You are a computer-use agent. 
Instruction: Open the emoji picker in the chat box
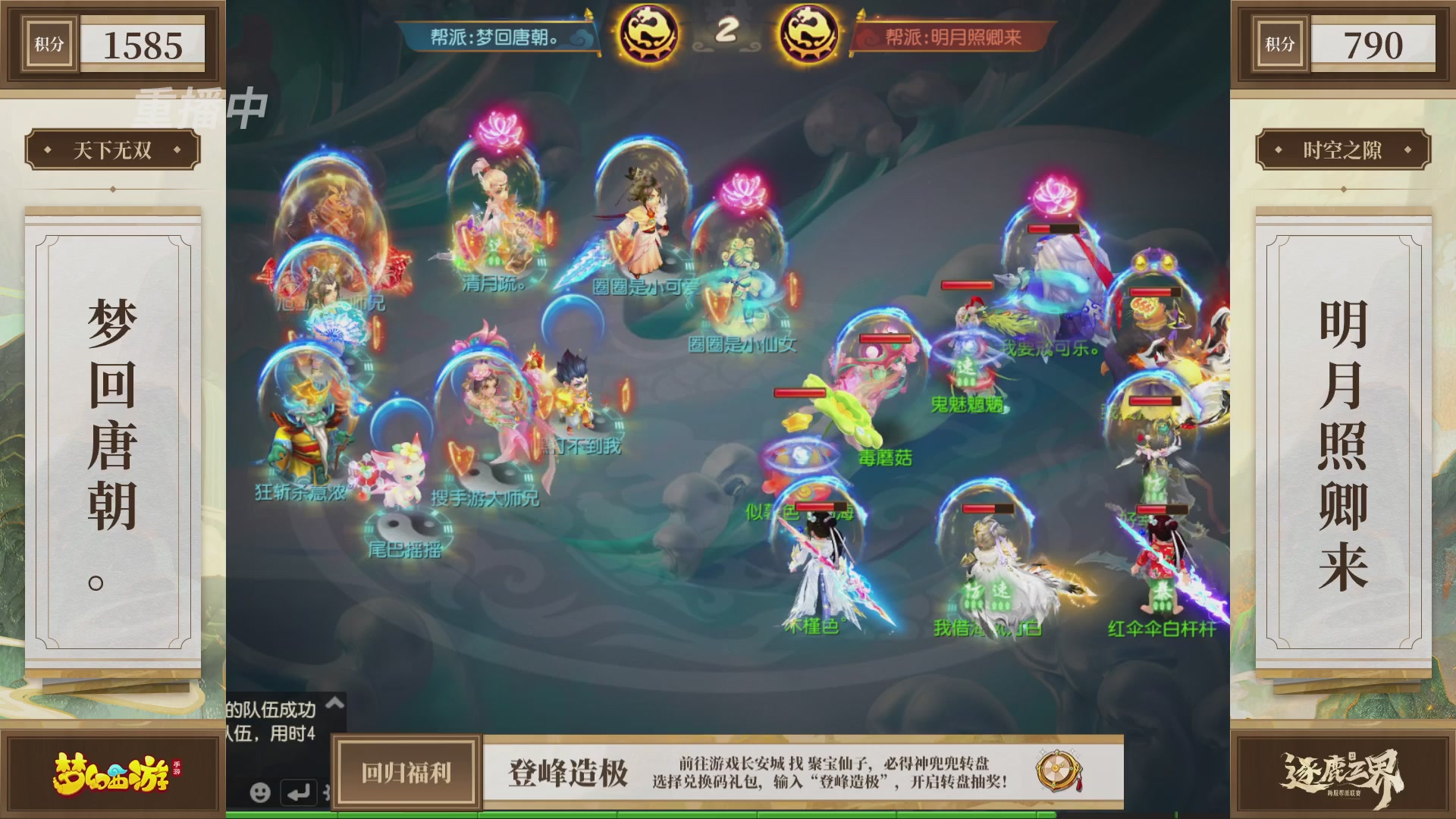tap(261, 793)
